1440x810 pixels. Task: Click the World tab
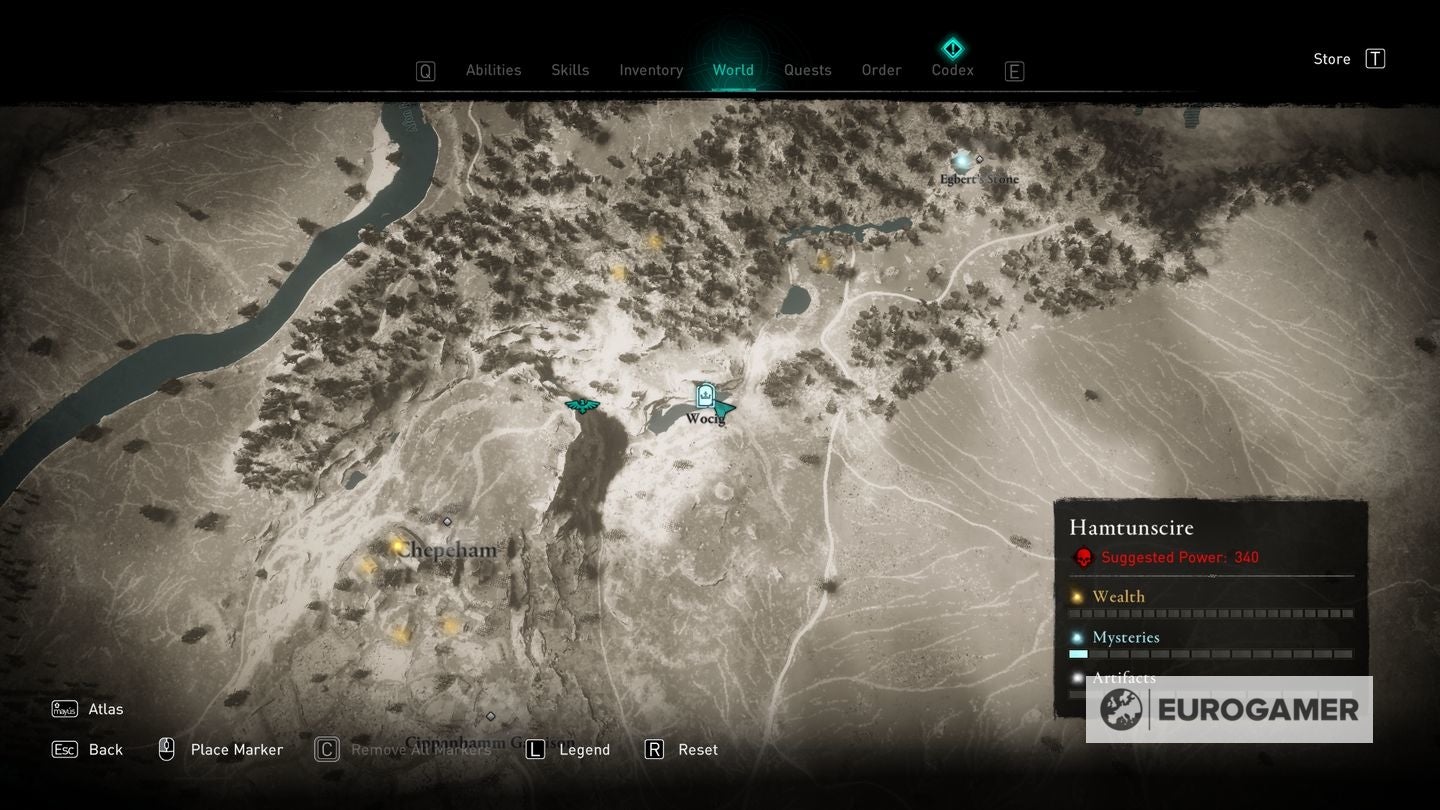(733, 70)
